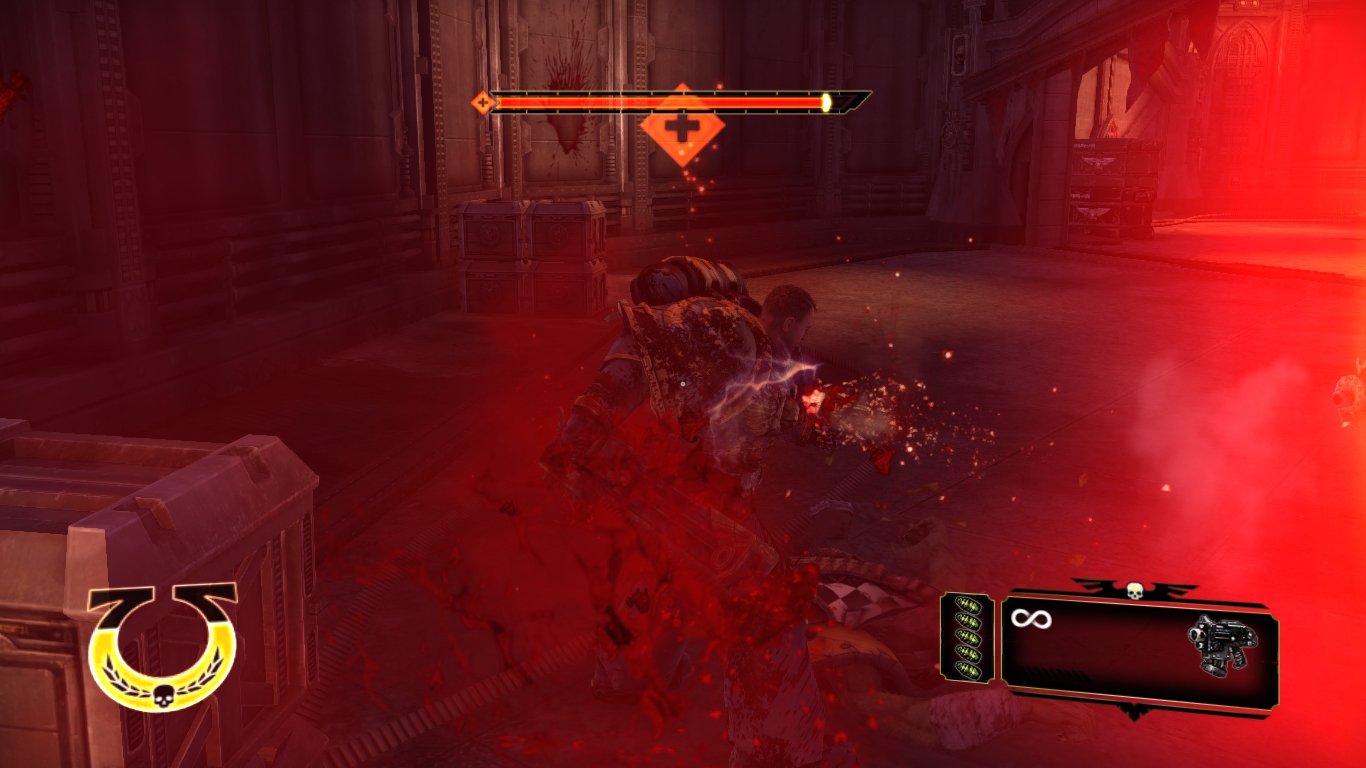
Task: Click the orange diamond cross marker
Action: pyautogui.click(x=682, y=126)
